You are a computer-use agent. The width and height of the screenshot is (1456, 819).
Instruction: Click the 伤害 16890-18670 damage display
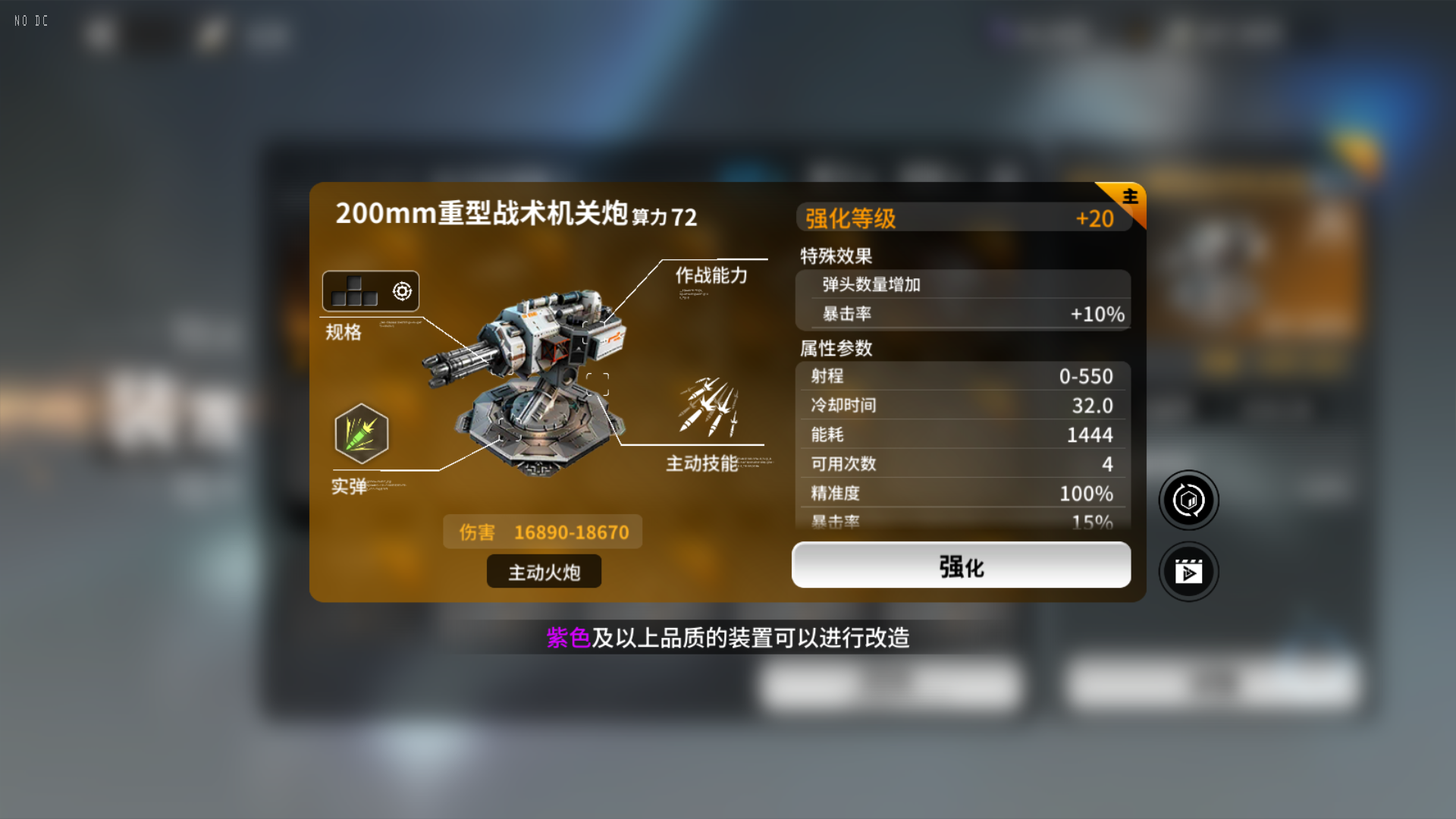coord(542,531)
